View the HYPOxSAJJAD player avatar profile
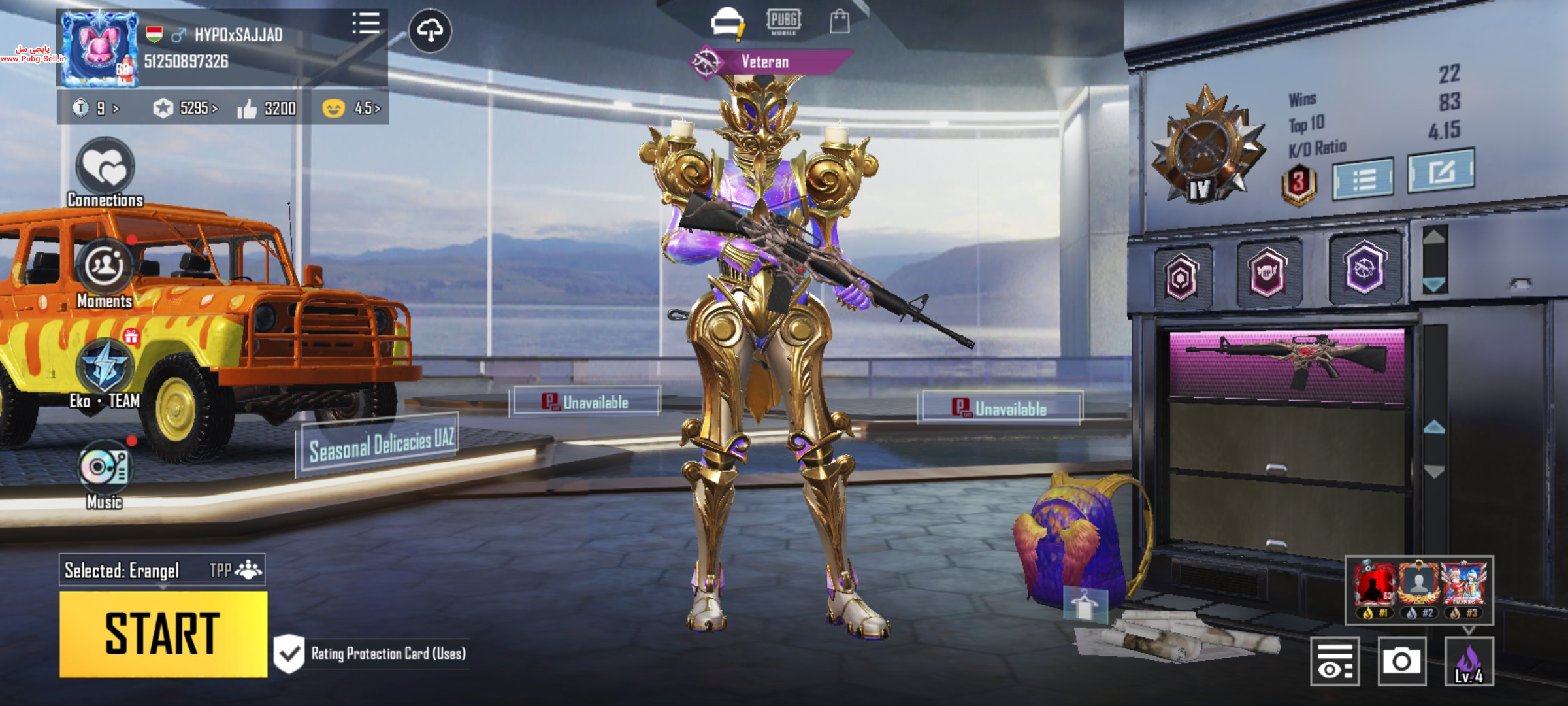 coord(99,49)
